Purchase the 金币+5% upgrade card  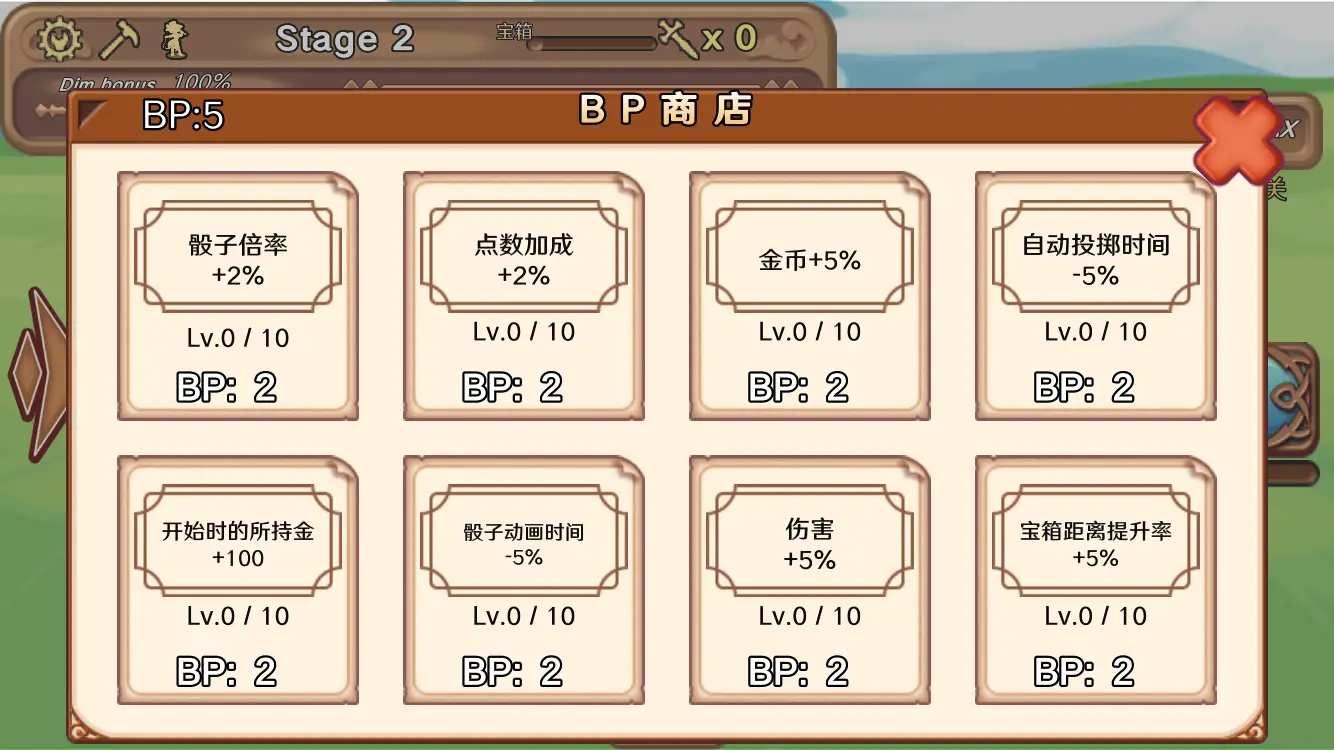(x=810, y=295)
